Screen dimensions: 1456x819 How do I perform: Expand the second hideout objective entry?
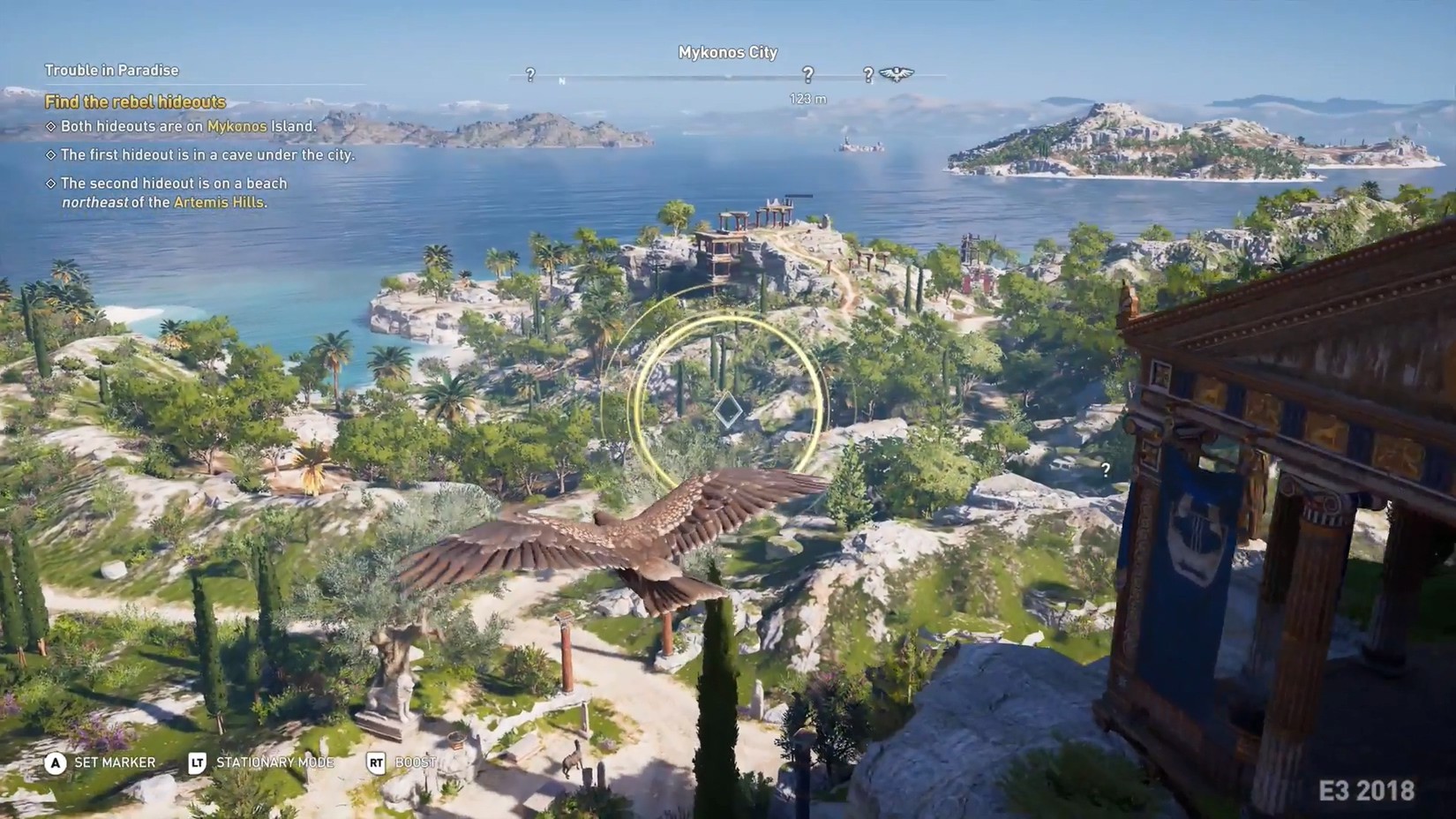[174, 183]
